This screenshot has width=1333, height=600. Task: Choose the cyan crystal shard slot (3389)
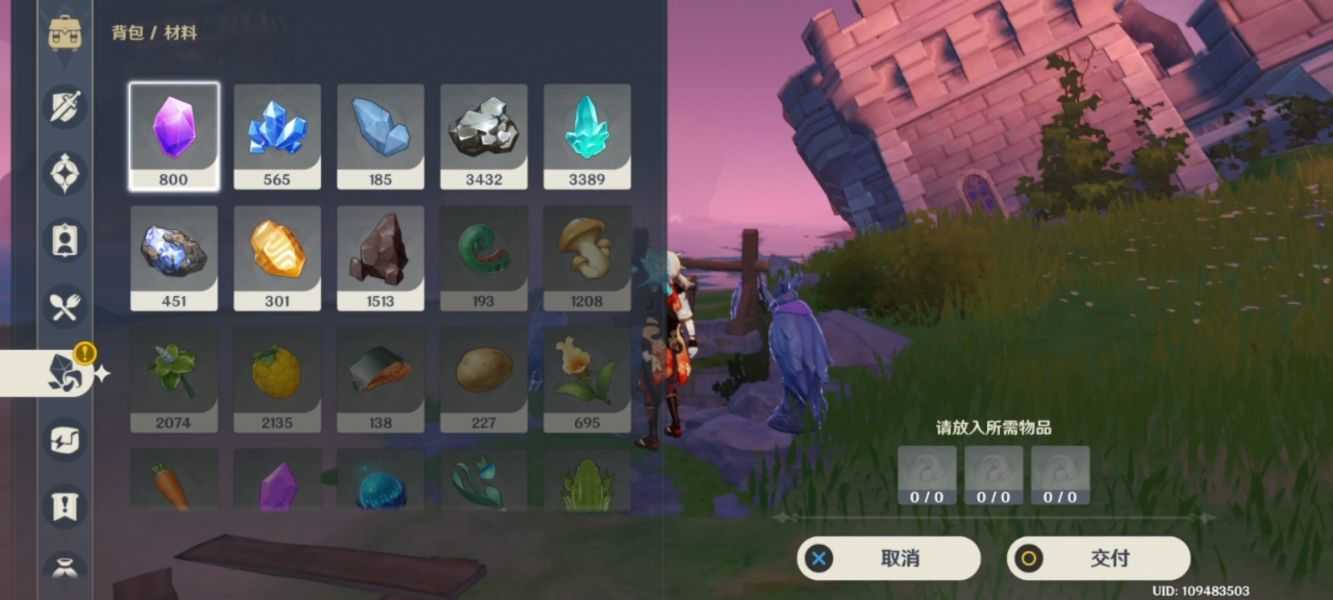click(x=587, y=136)
